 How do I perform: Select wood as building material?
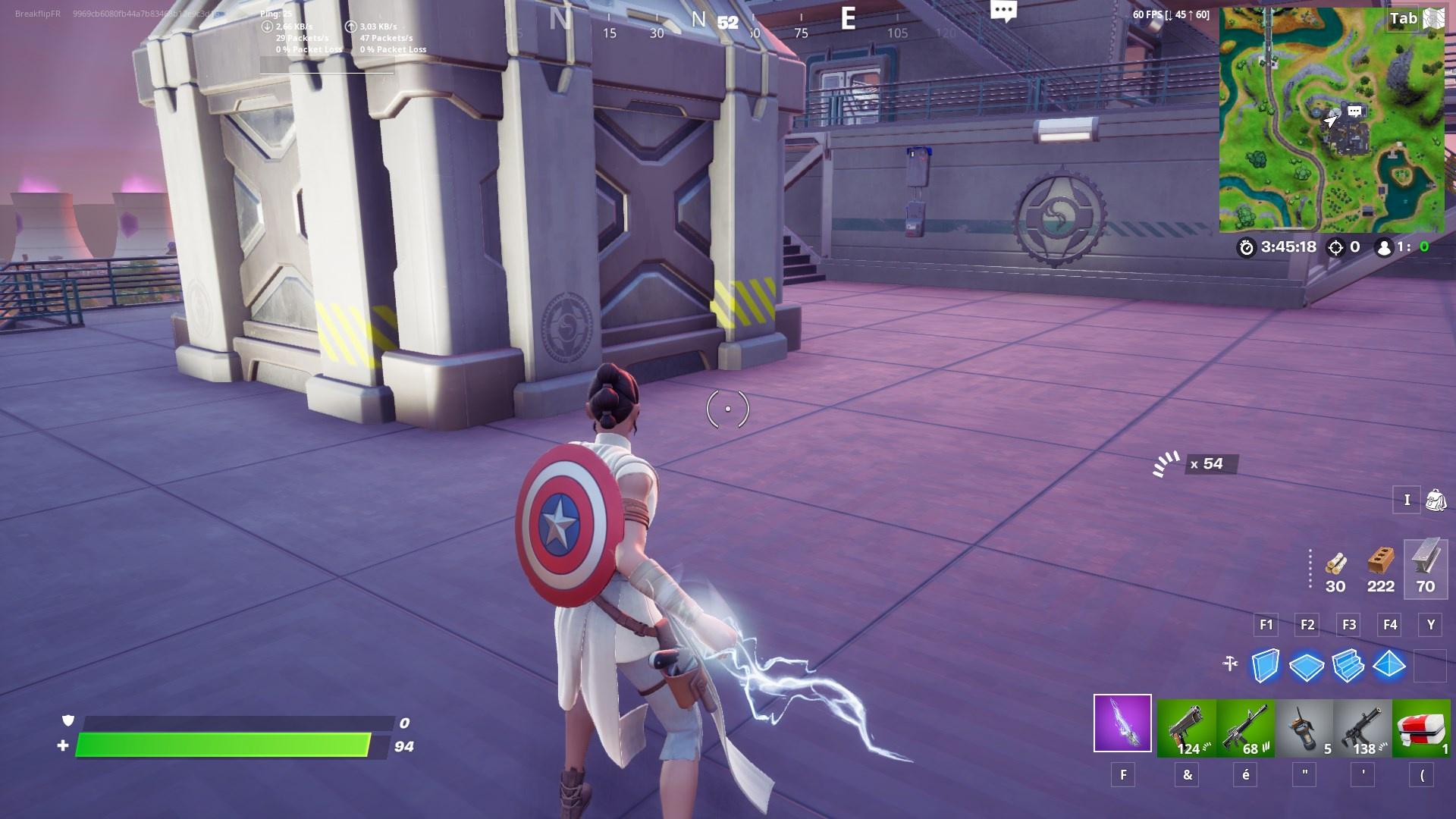(1335, 565)
